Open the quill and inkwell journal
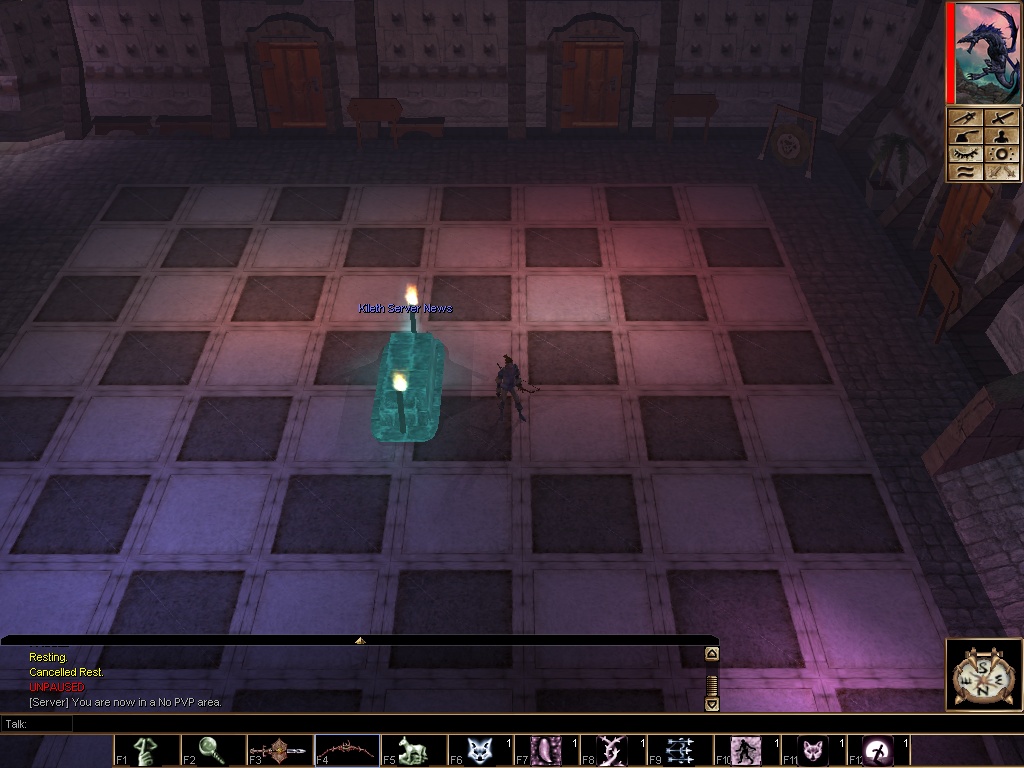Screen dimensions: 1024x768 click(x=966, y=136)
